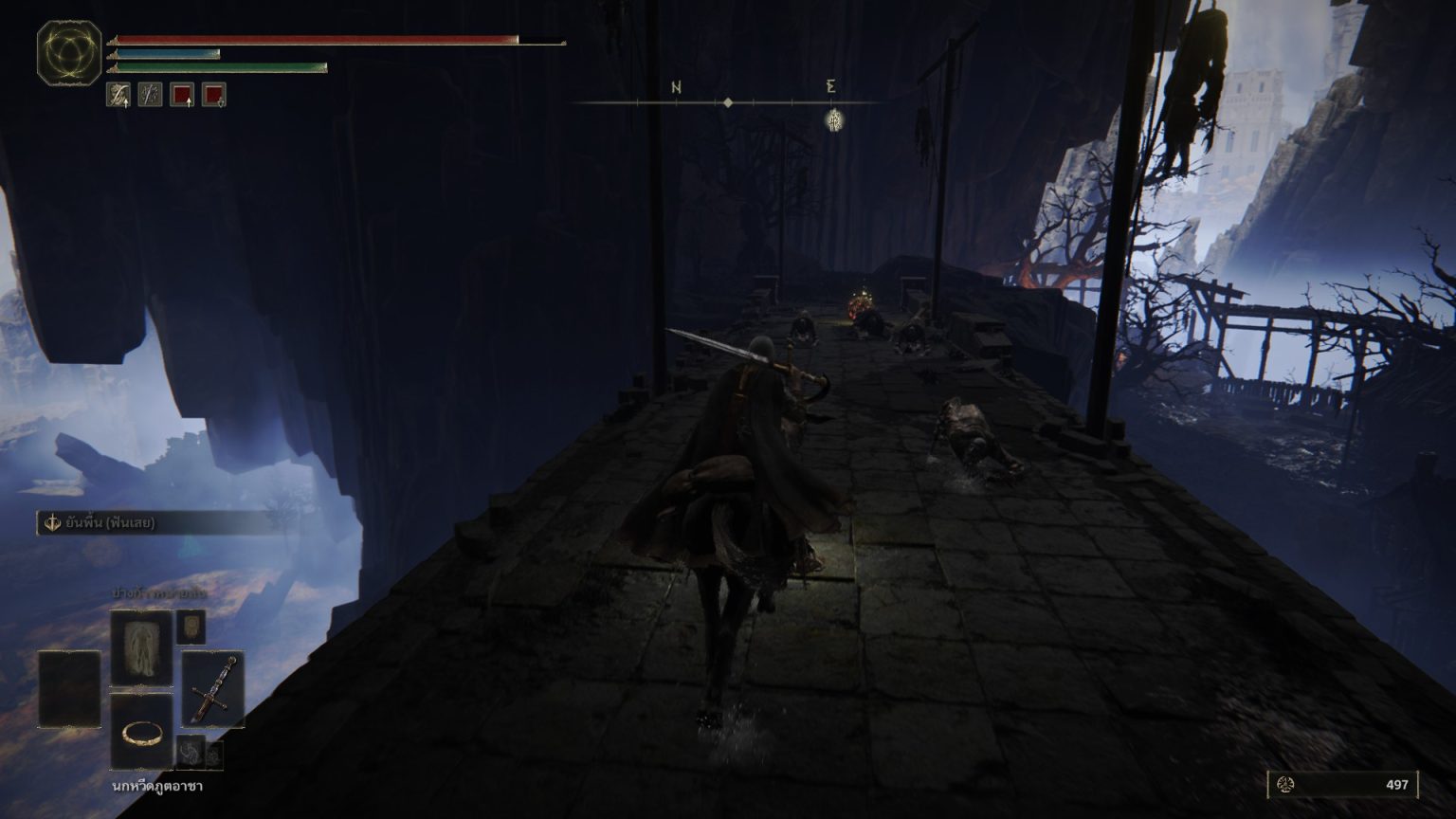
Task: Select the empty left-hand armament slot
Action: (69, 688)
